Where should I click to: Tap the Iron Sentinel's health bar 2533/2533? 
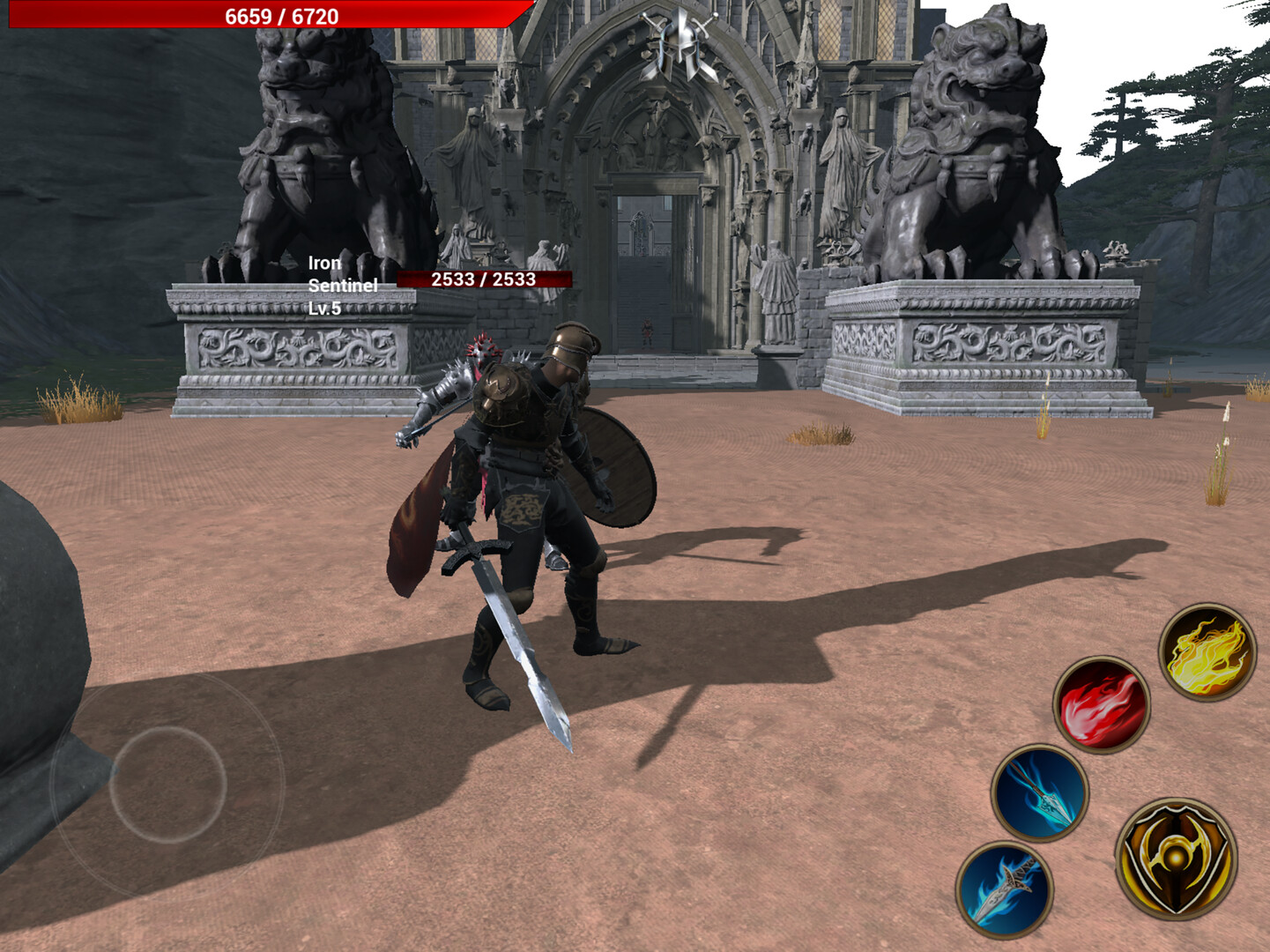click(483, 280)
